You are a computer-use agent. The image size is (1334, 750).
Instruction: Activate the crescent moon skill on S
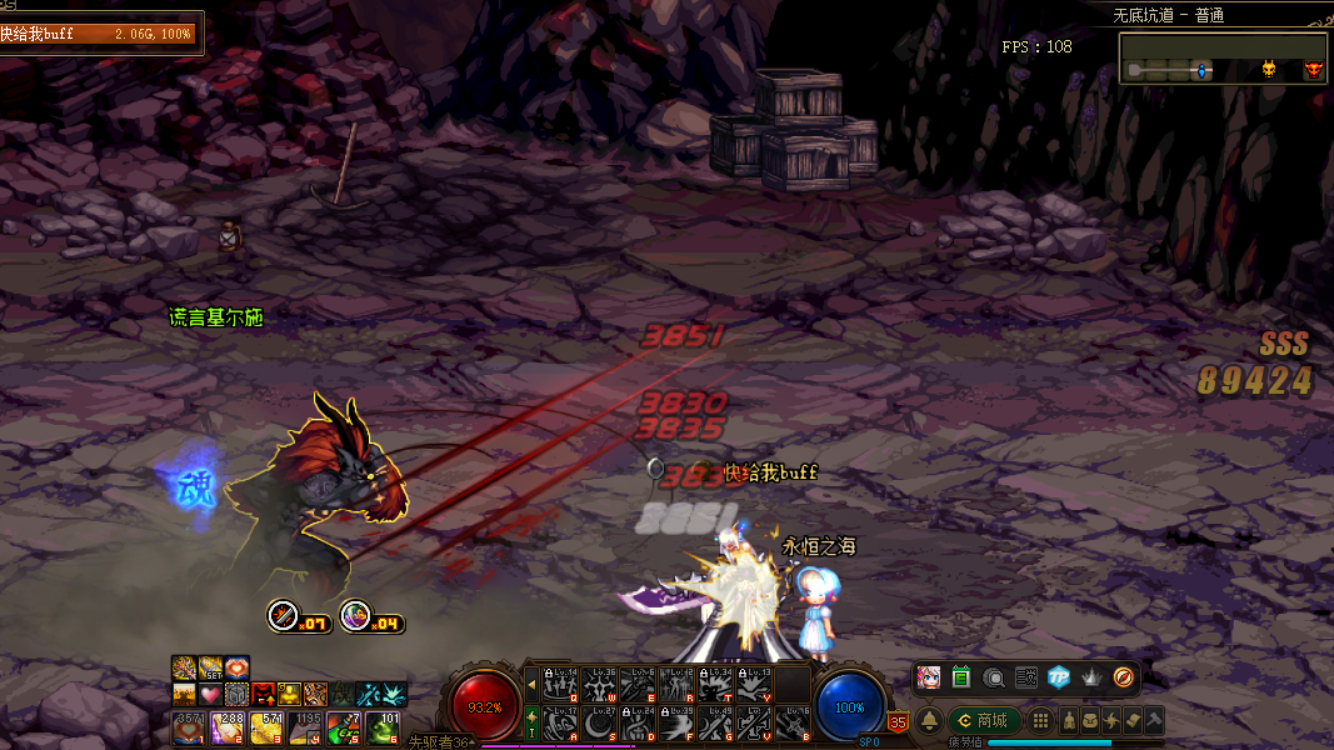tap(599, 724)
